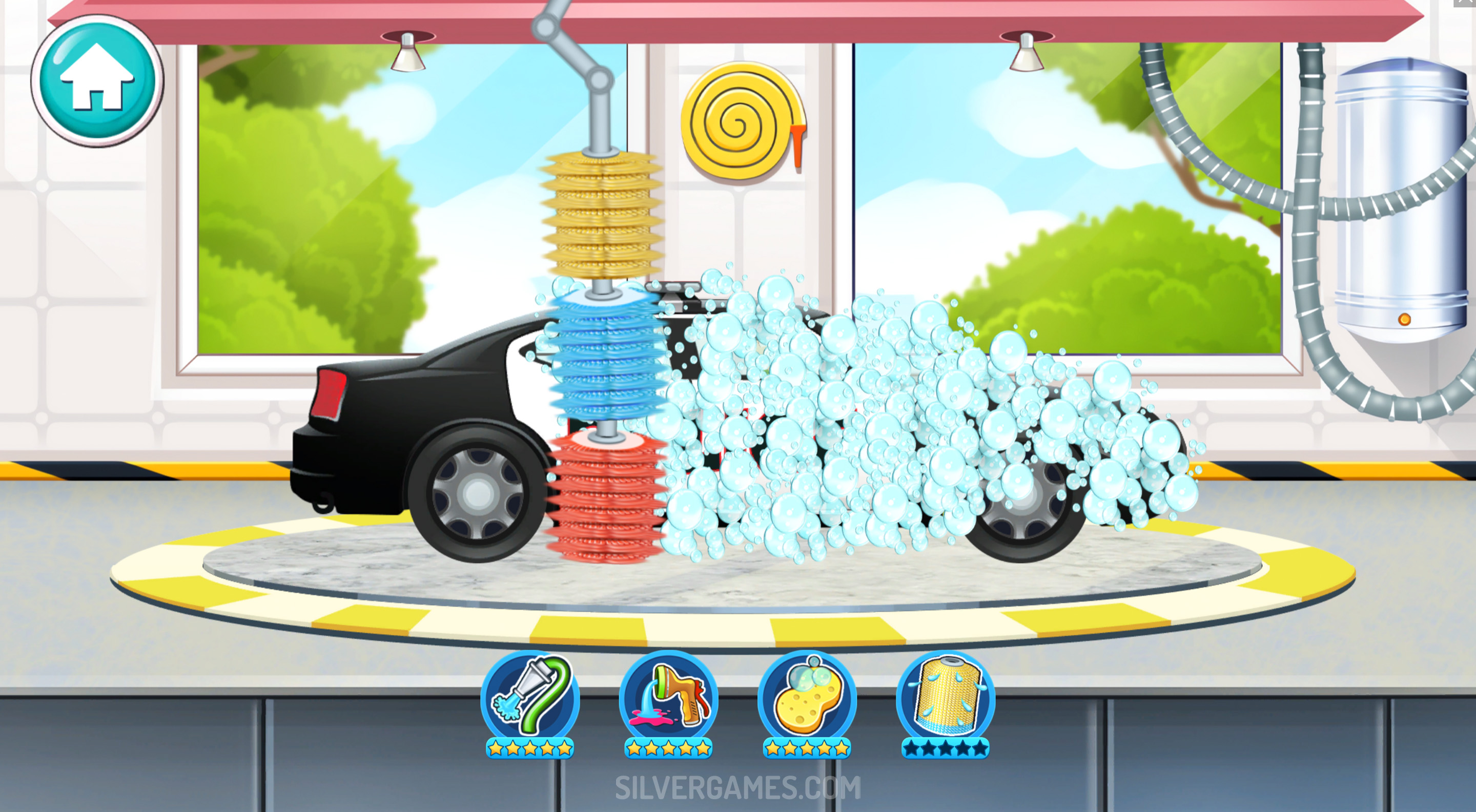This screenshot has width=1476, height=812.
Task: Return to the home screen
Action: click(x=97, y=80)
